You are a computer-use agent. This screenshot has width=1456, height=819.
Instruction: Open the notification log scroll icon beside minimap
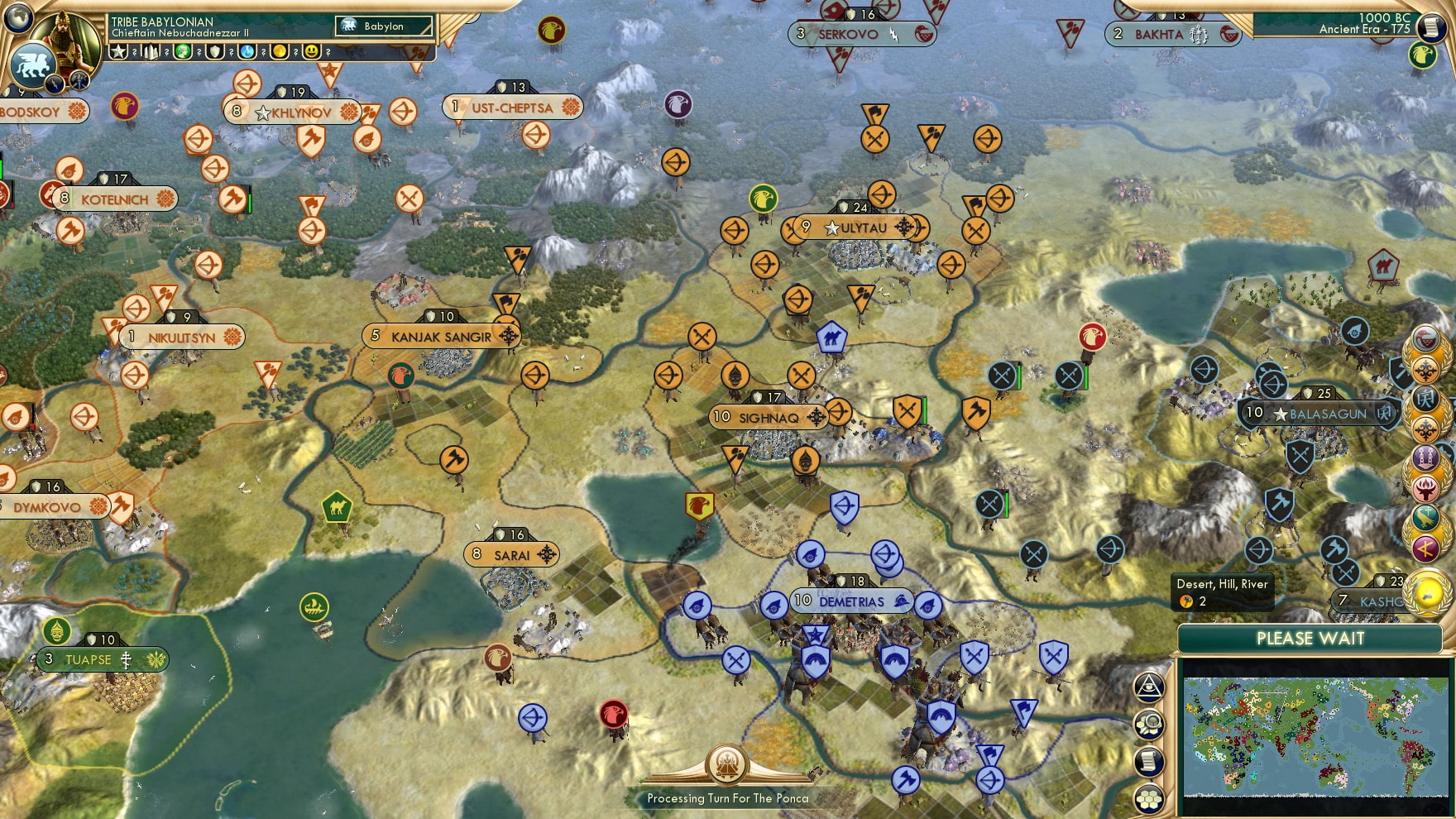point(1148,759)
